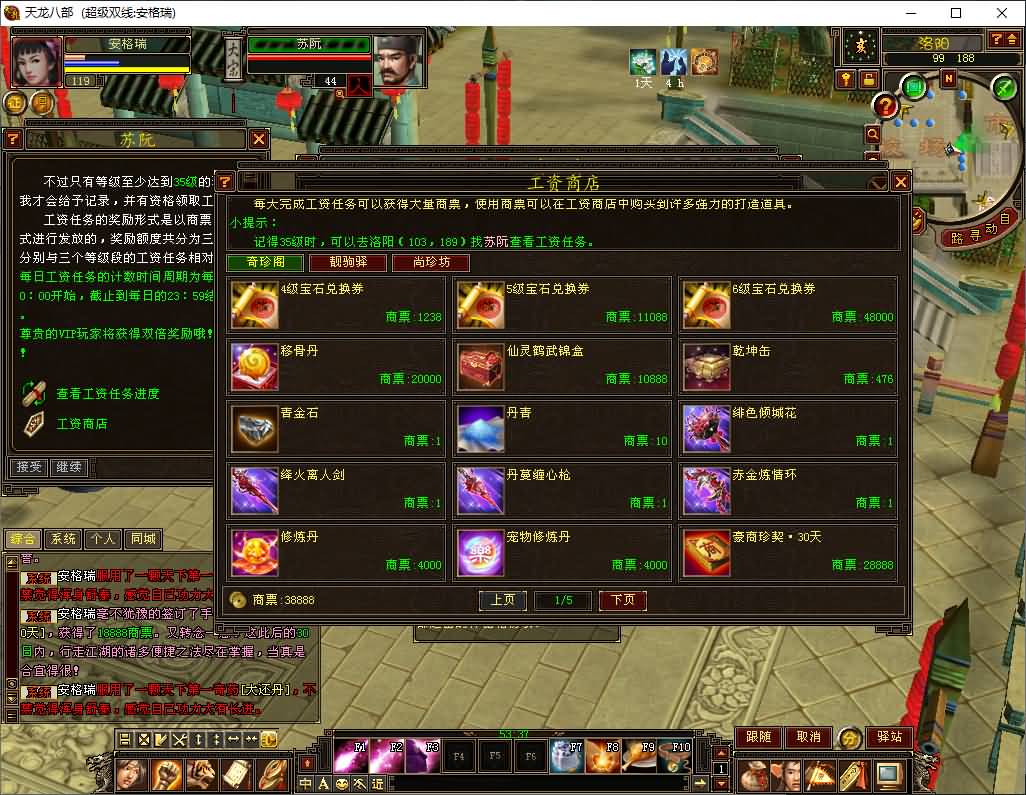Switch to the 靓驹驿 shop tab
Screen dimensions: 1026x795
click(334, 263)
